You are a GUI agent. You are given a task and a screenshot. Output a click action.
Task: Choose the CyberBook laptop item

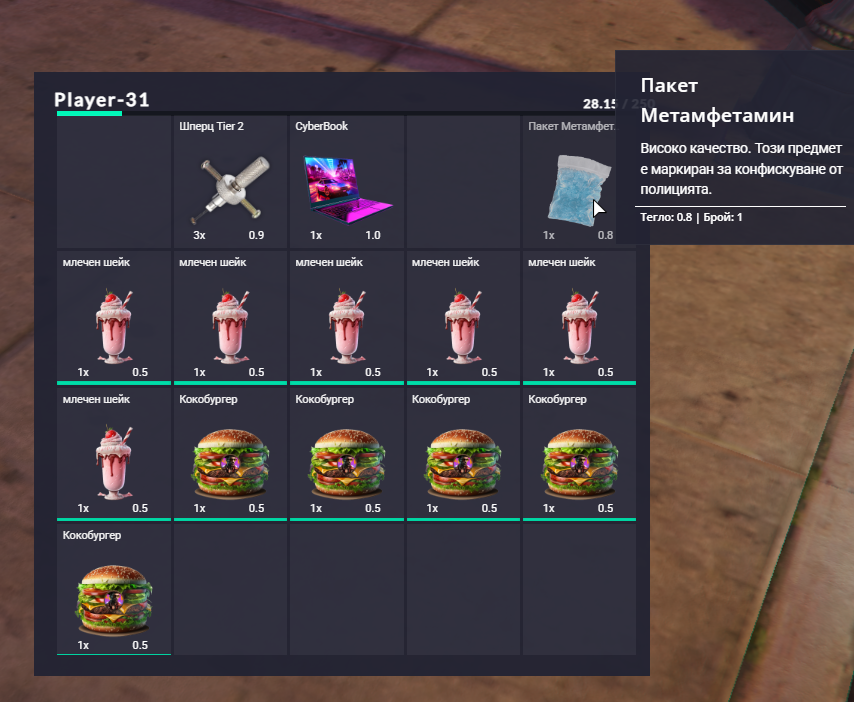click(x=346, y=183)
